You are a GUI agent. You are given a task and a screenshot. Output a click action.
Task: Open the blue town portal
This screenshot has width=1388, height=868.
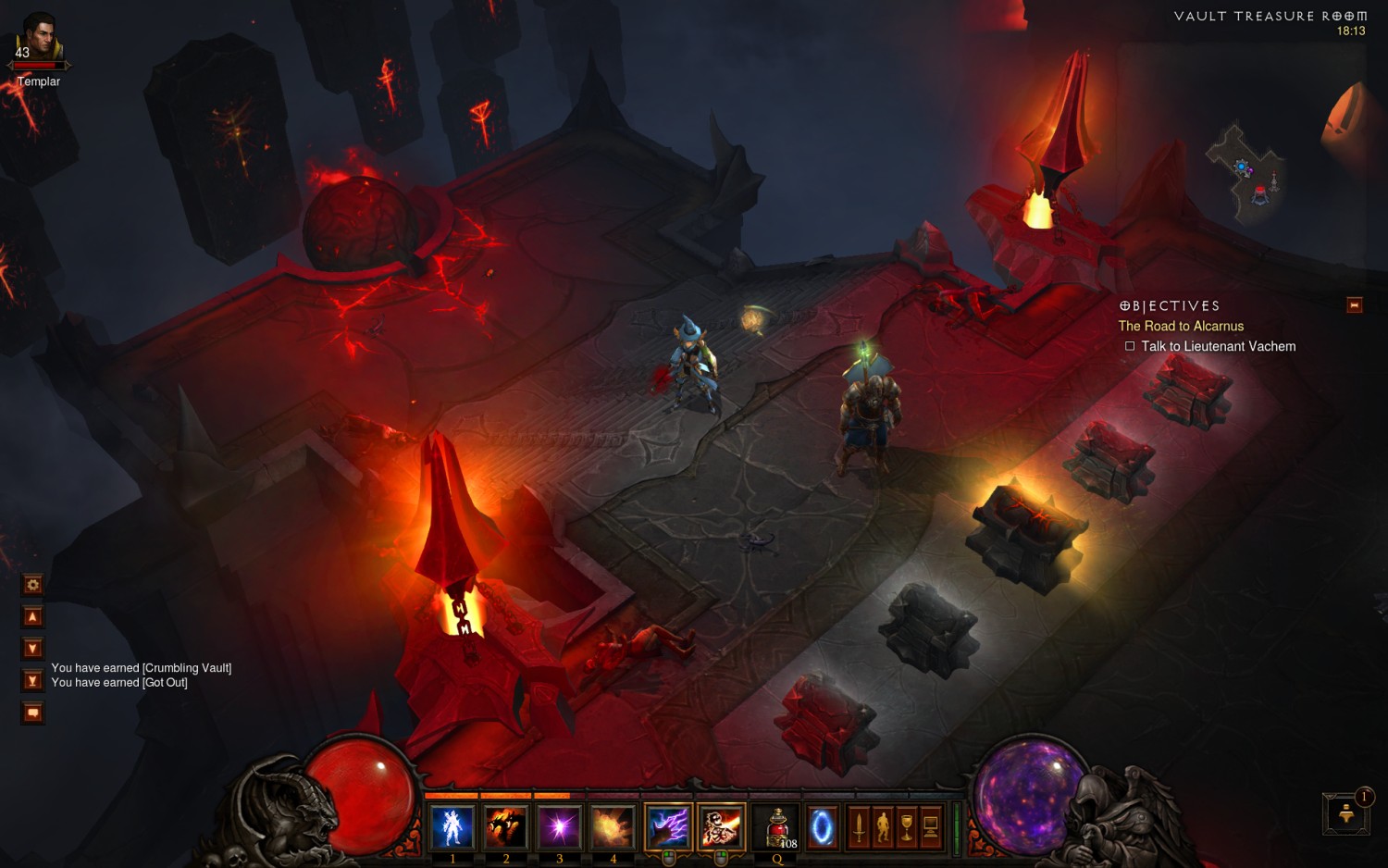[x=821, y=827]
